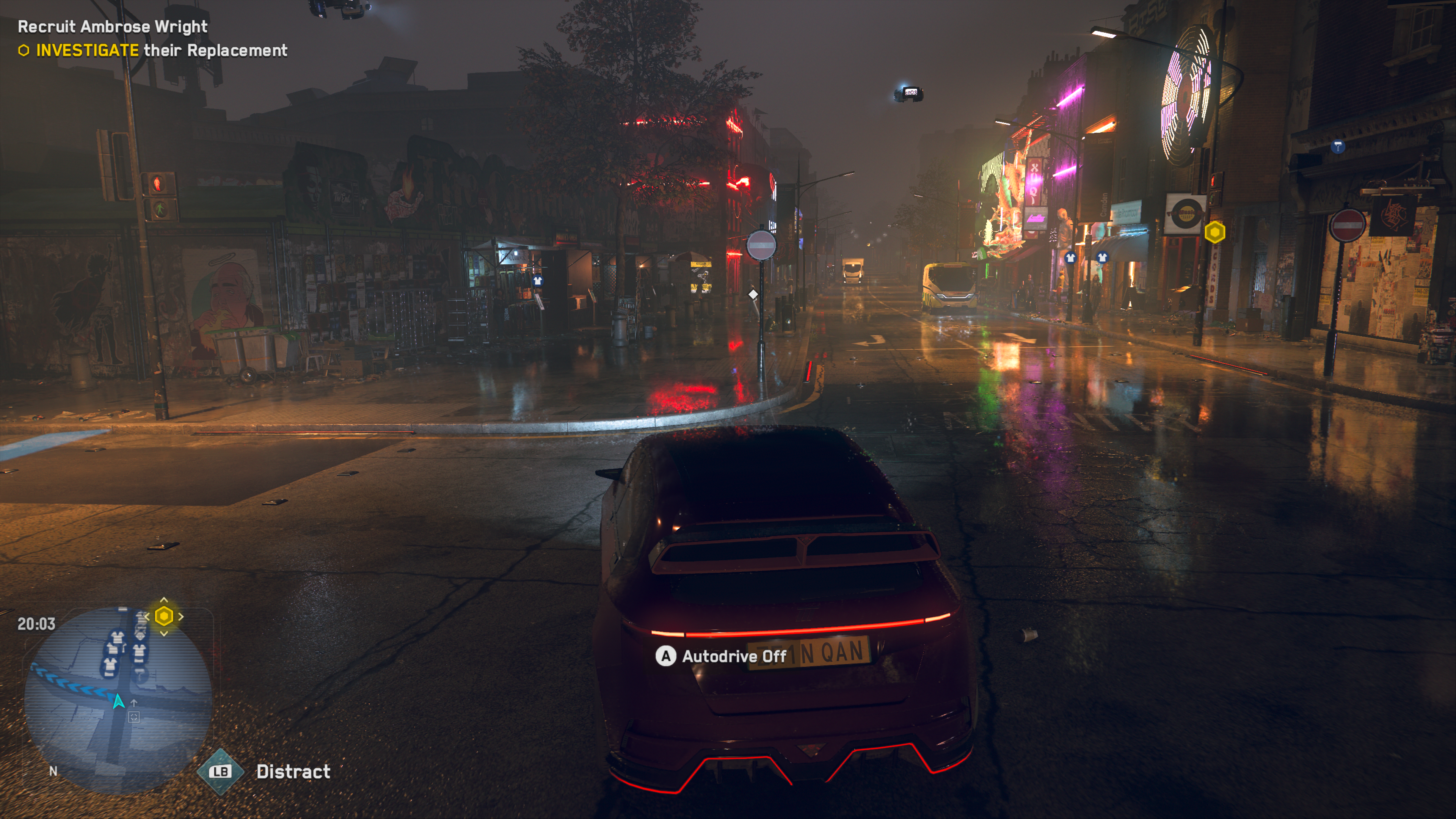1456x819 pixels.
Task: Open the Recruit Ambrose Wright mission title
Action: [113, 27]
